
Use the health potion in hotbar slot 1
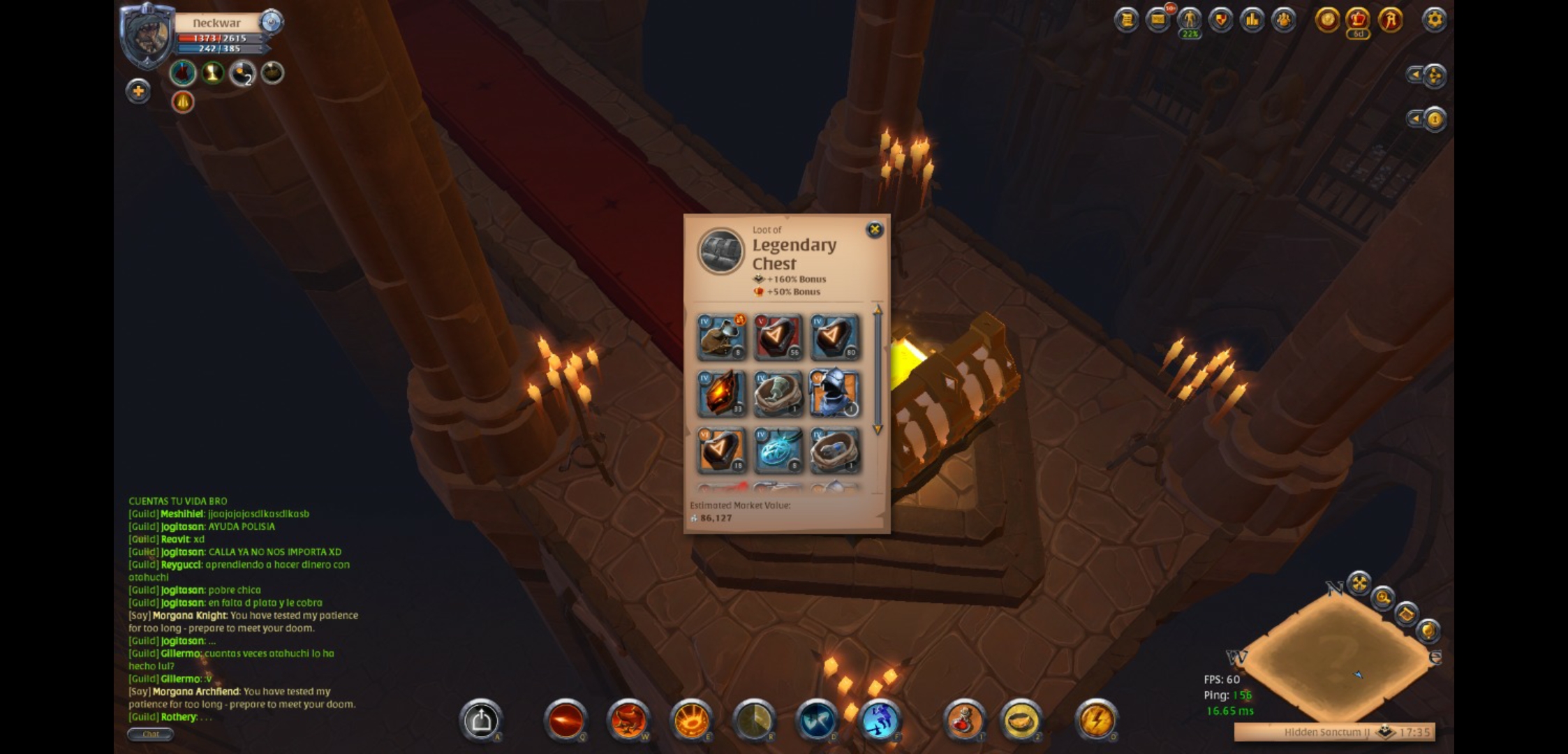point(965,720)
